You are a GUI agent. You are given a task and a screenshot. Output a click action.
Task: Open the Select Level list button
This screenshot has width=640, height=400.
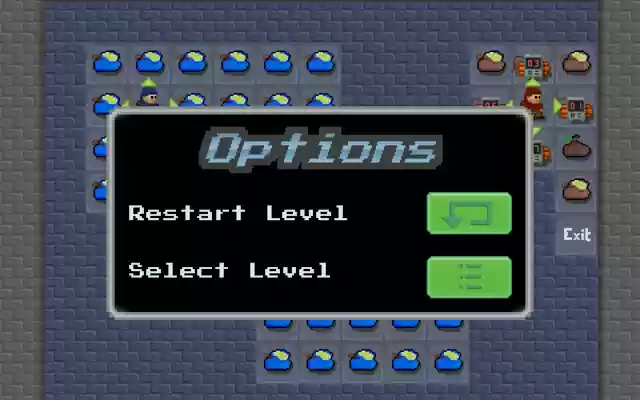coord(469,277)
